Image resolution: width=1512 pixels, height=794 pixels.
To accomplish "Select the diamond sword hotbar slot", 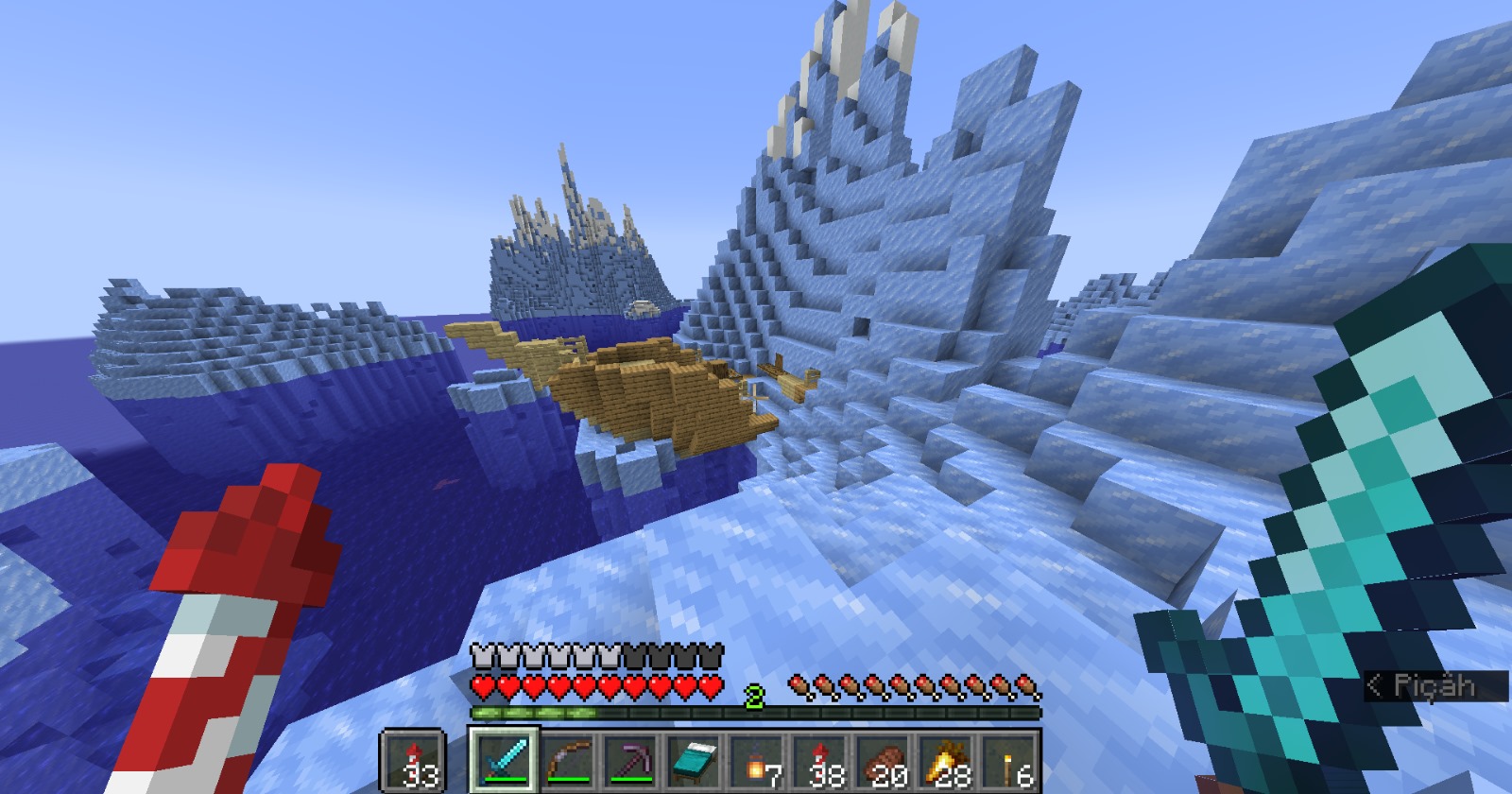I will pos(505,760).
